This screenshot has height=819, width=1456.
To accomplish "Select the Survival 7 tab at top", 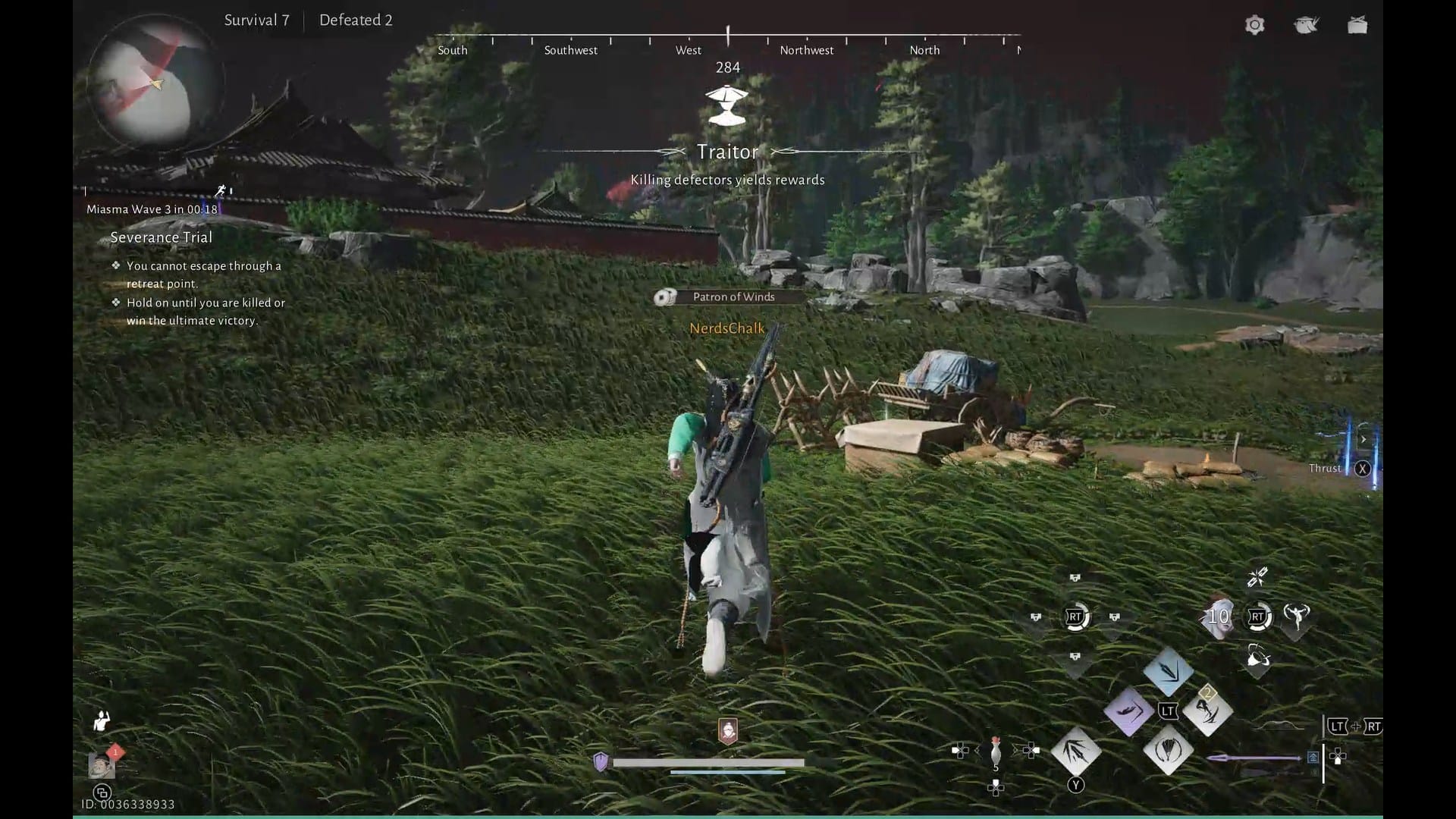I will click(x=256, y=20).
